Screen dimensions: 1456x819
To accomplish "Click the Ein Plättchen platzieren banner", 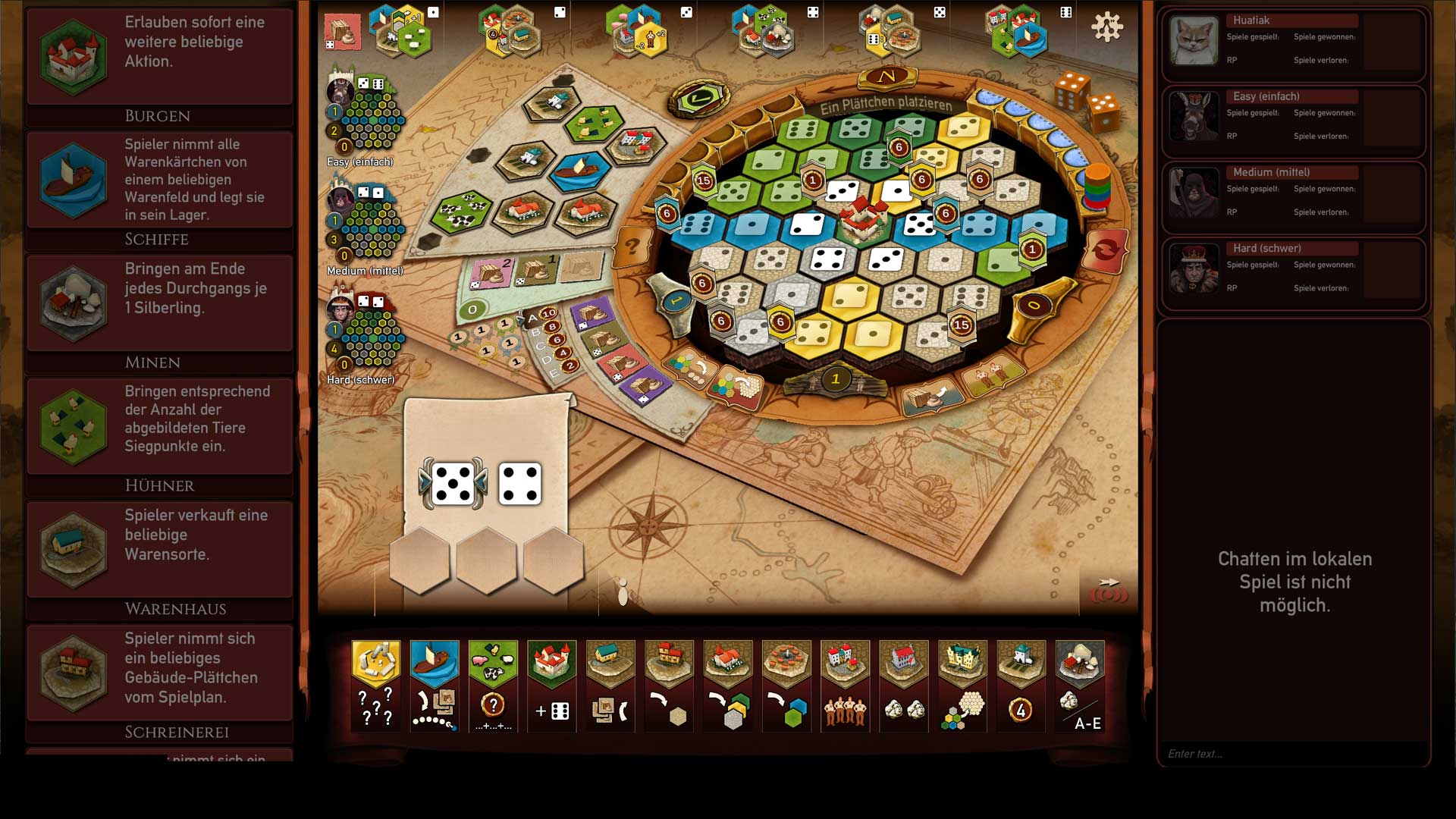I will [887, 106].
